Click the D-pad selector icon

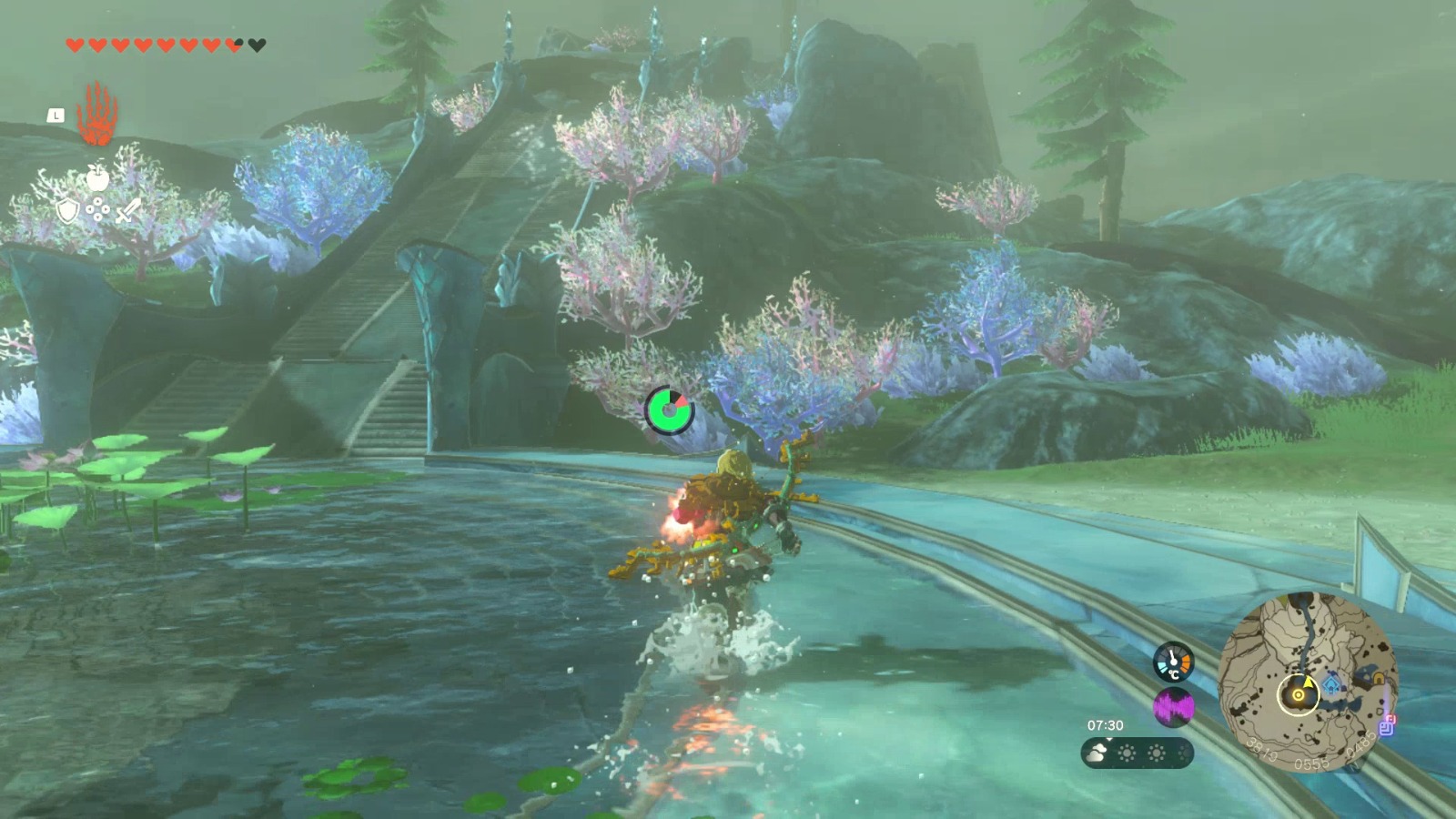[x=98, y=210]
